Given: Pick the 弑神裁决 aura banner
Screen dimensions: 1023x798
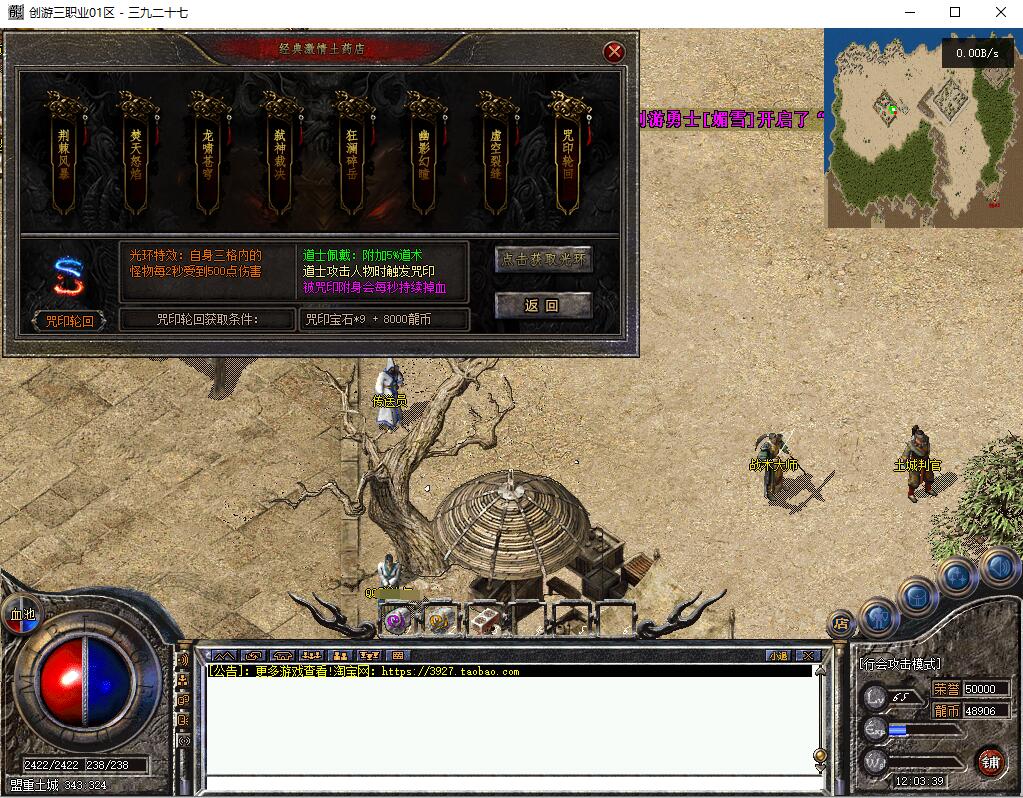Looking at the screenshot, I should coord(280,155).
